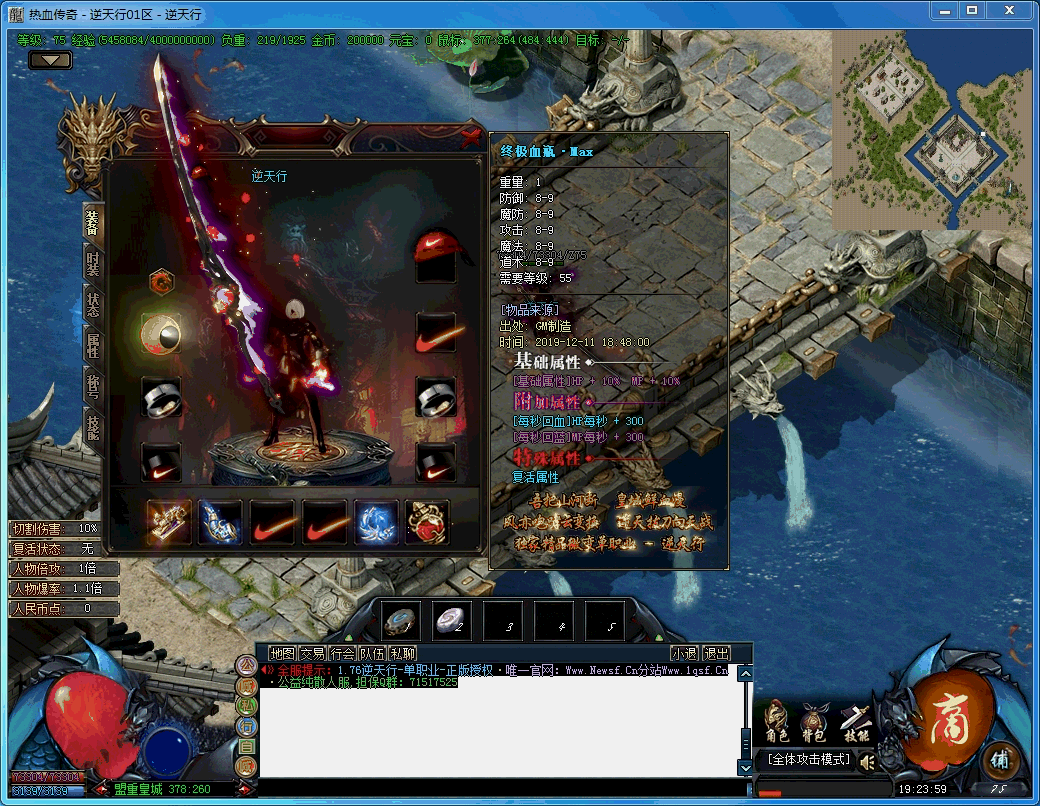This screenshot has height=806, width=1040.
Task: Toggle the sound speaker icon
Action: (x=867, y=762)
